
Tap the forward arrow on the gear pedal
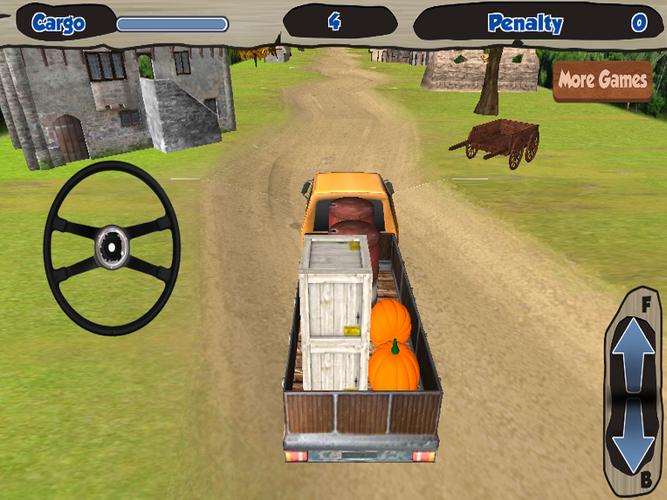coord(632,352)
